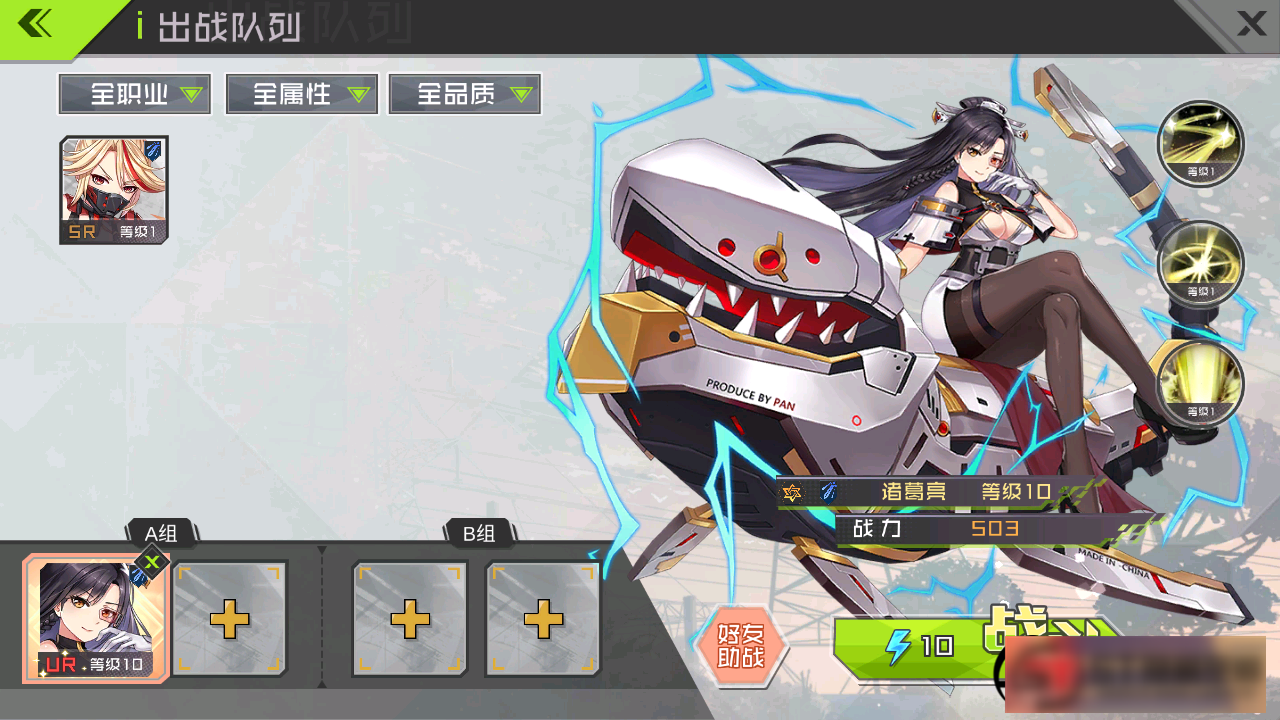Switch to the A组 team tab

[x=162, y=534]
